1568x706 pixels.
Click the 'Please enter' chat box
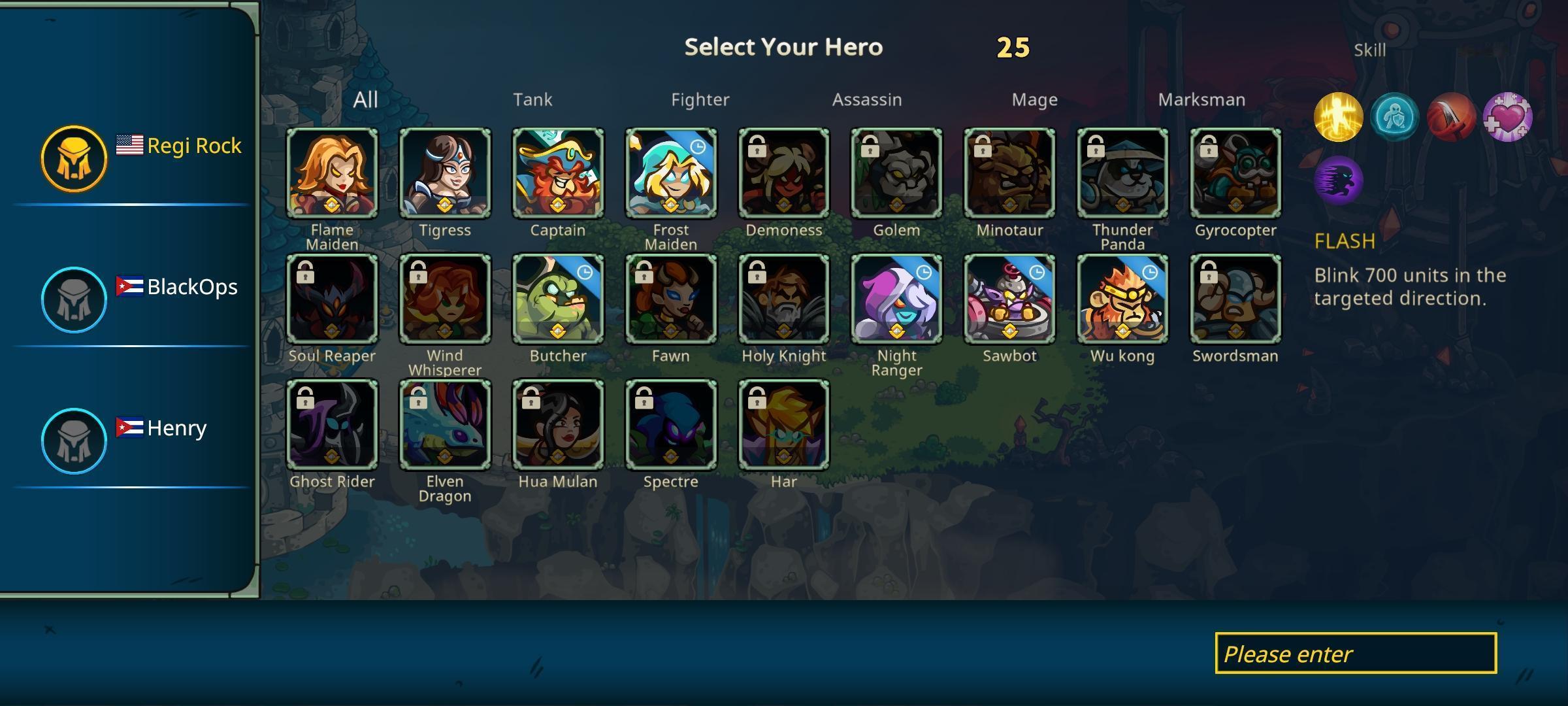[1356, 653]
